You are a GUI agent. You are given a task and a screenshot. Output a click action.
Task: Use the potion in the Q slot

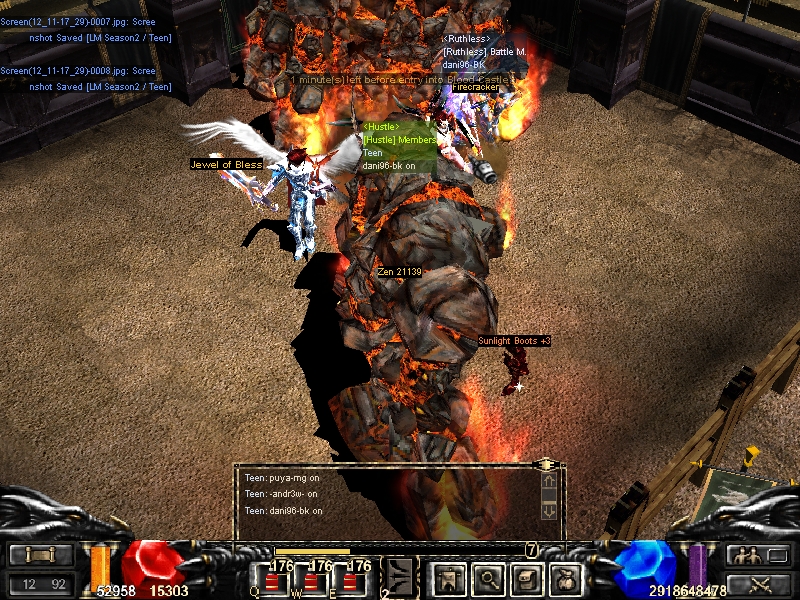pos(272,580)
